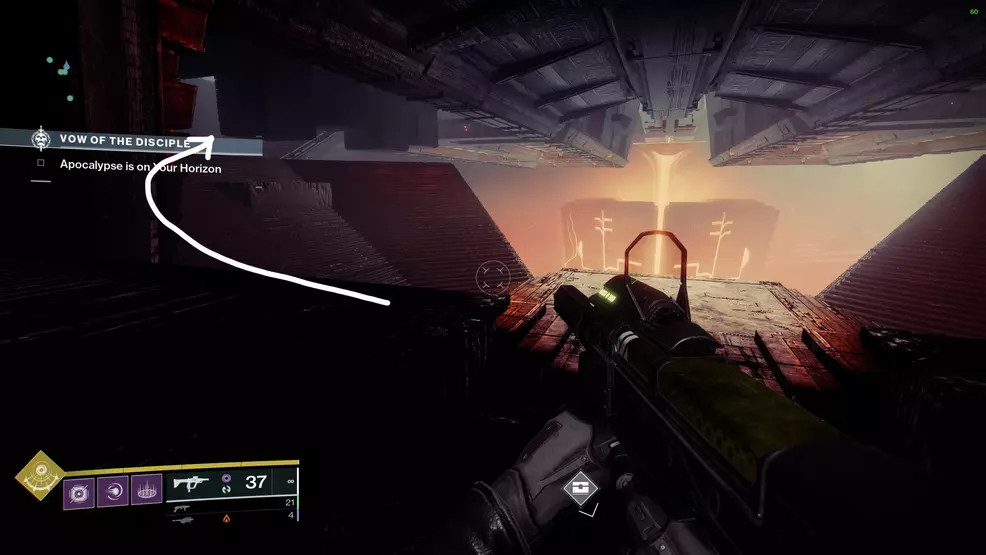Select the Apocalypse is on Your Horizon objective
The height and width of the screenshot is (555, 986).
[140, 167]
